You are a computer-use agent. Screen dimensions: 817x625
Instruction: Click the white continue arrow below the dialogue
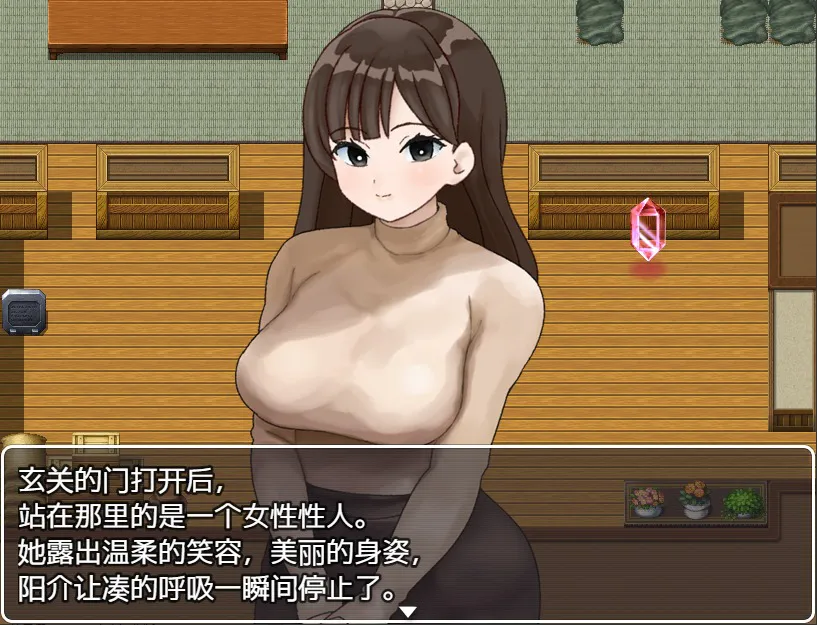tap(408, 611)
